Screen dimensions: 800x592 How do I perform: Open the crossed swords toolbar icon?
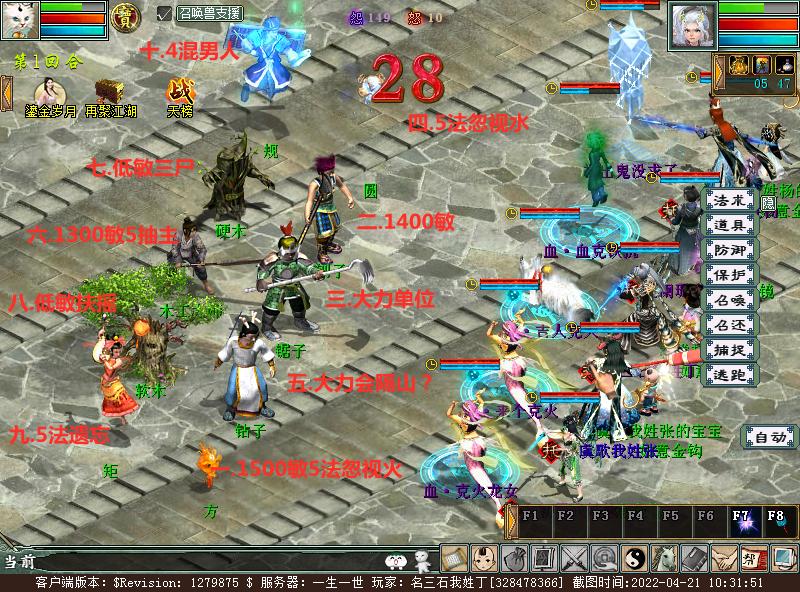click(x=575, y=558)
